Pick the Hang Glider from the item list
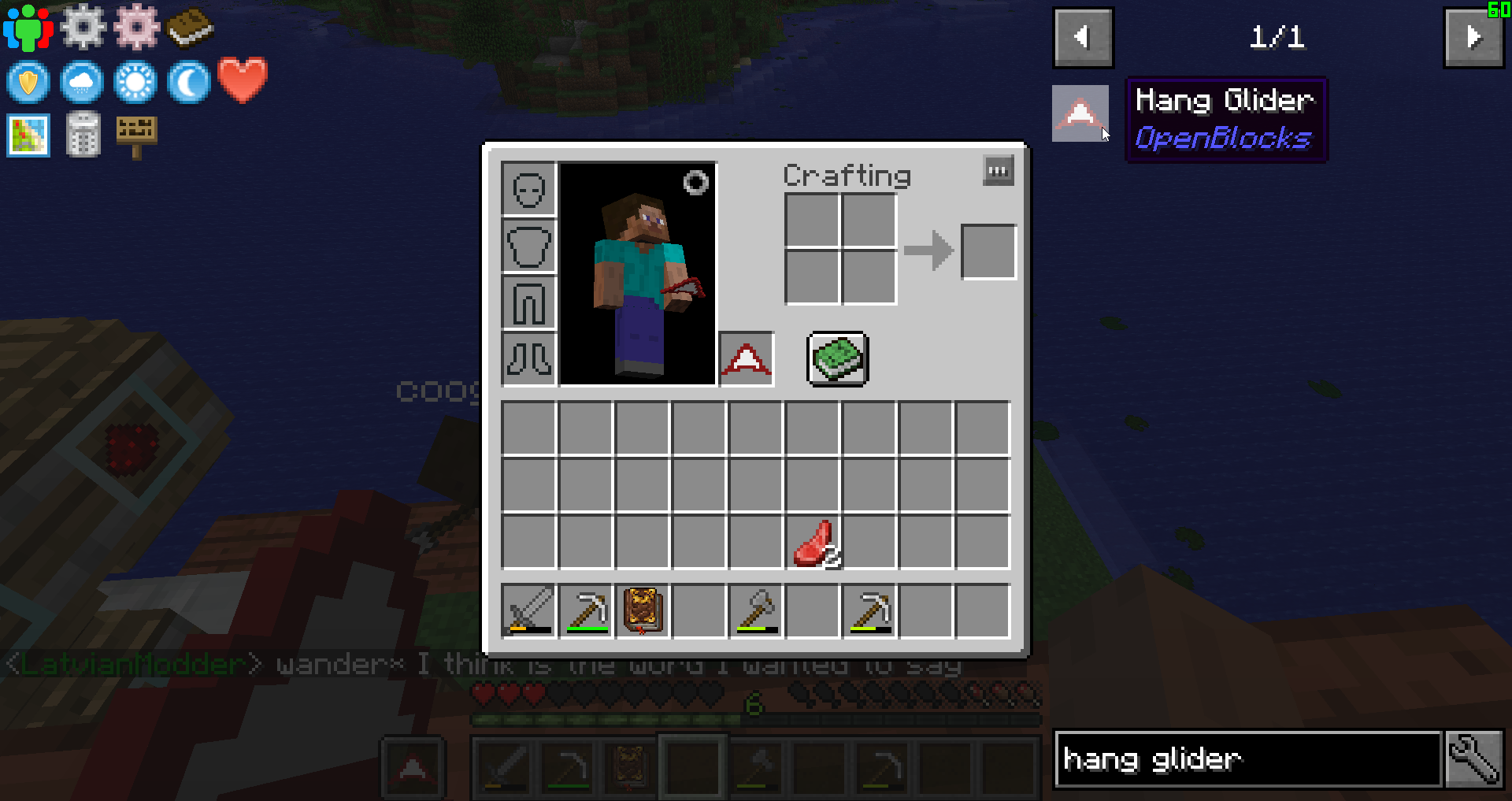Viewport: 1512px width, 801px height. point(1080,114)
